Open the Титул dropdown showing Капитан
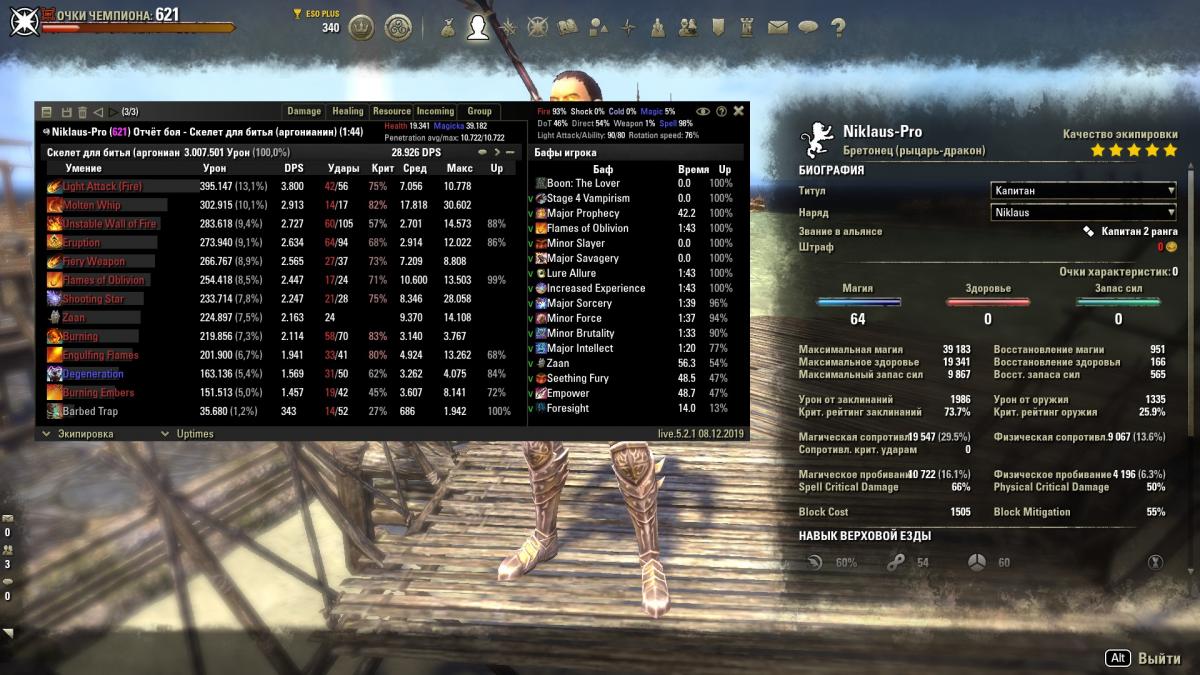 1083,190
